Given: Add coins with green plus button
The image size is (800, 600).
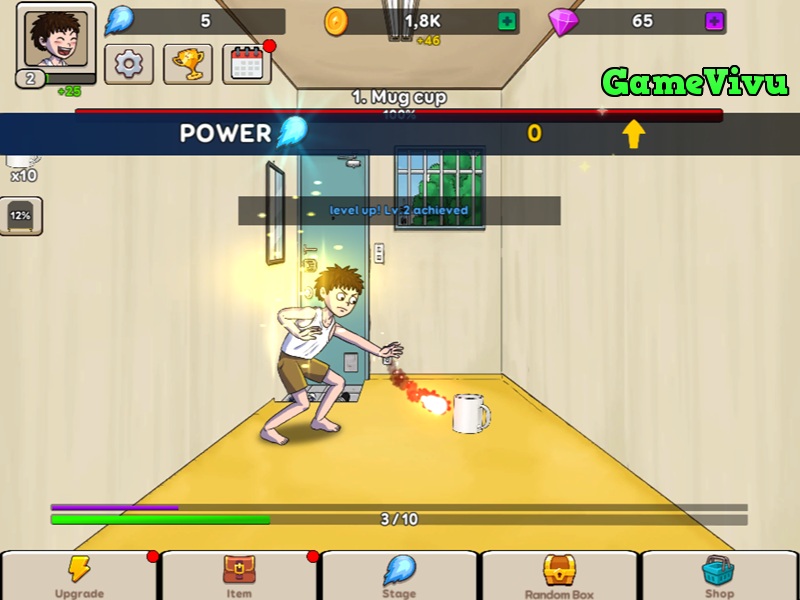Looking at the screenshot, I should coord(508,21).
